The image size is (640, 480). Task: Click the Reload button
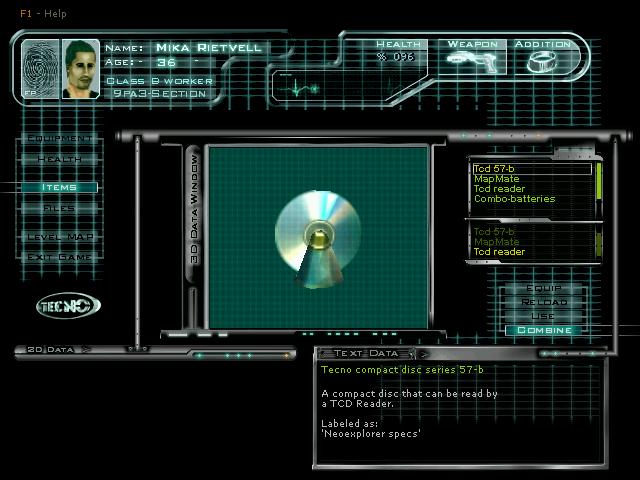[x=544, y=302]
